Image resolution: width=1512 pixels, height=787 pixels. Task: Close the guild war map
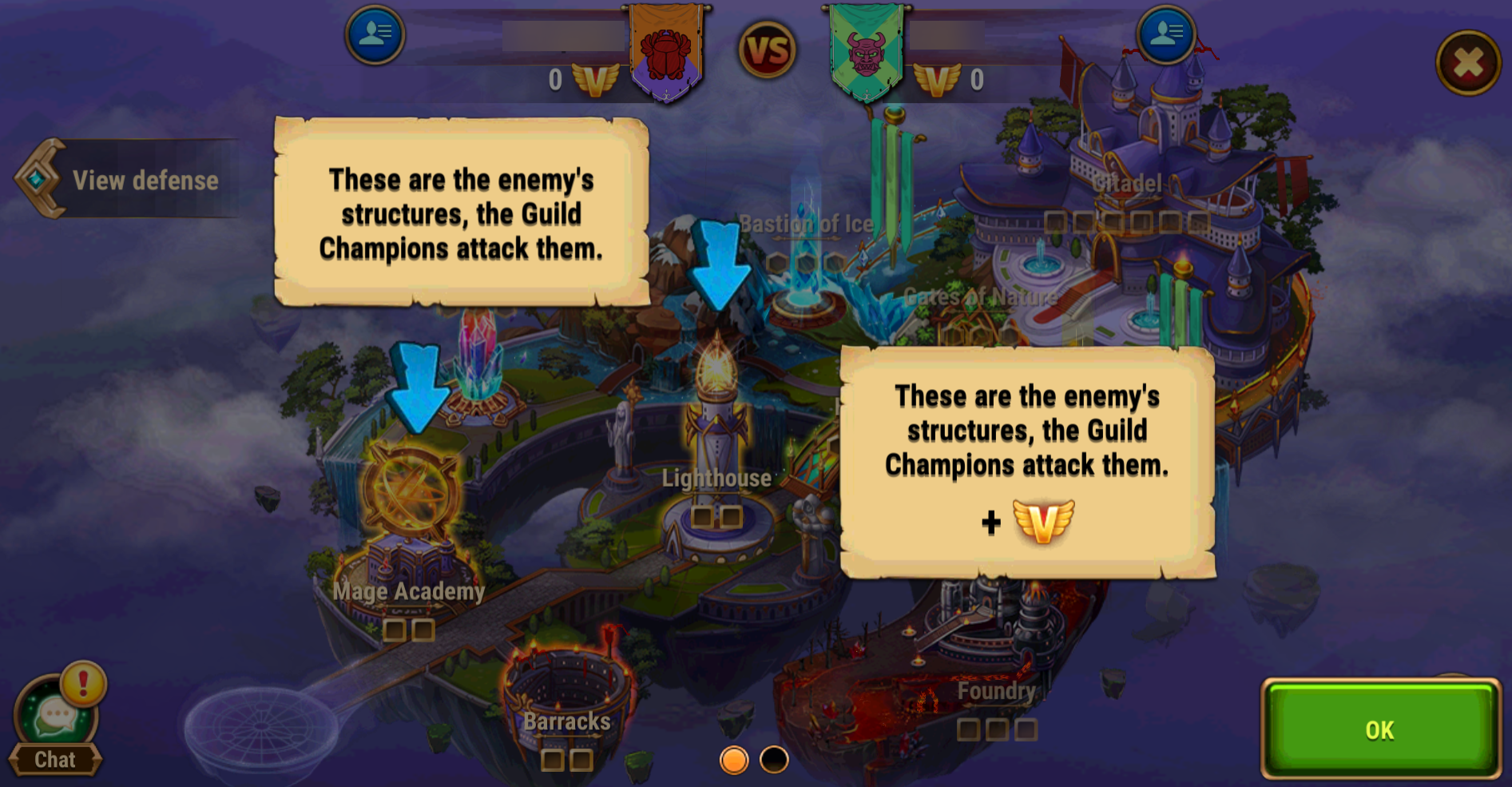click(x=1468, y=62)
